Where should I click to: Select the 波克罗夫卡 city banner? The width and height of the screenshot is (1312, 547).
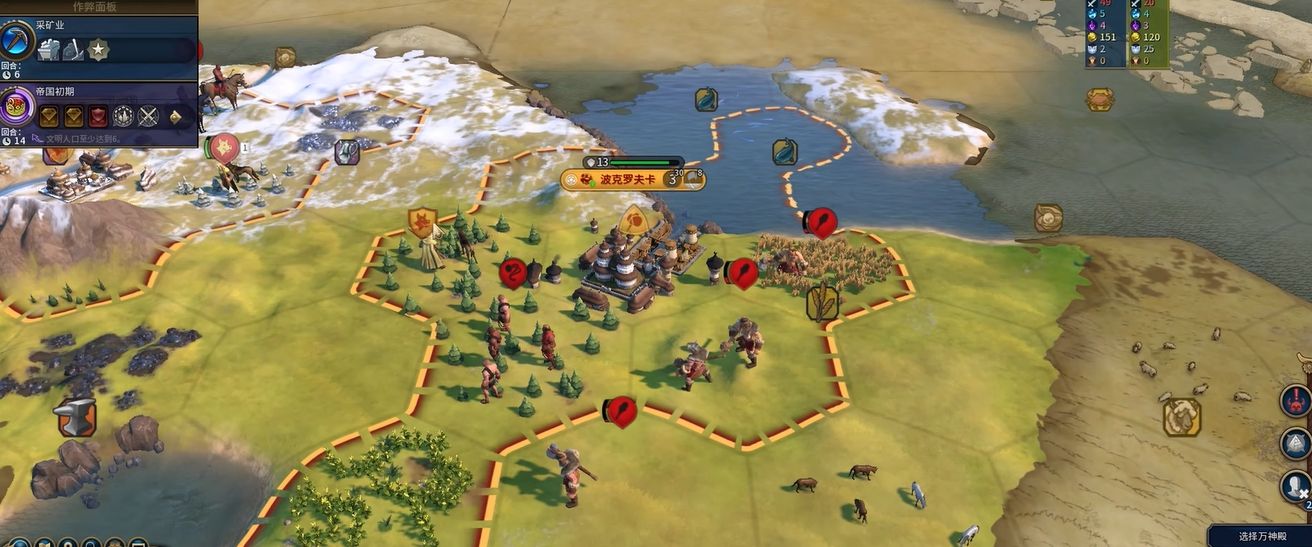click(x=627, y=180)
